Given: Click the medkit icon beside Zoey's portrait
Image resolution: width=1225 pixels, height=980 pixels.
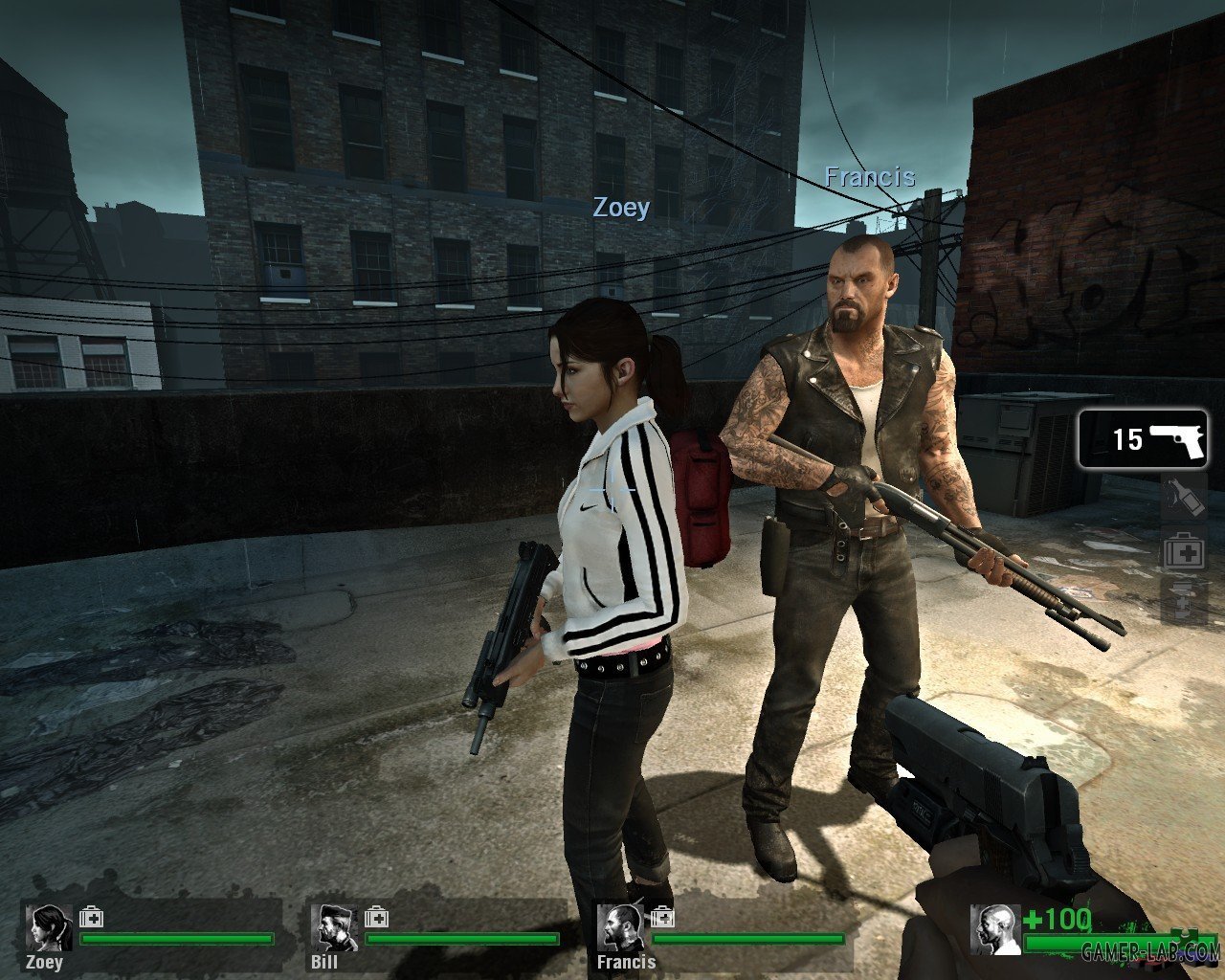Looking at the screenshot, I should tap(92, 917).
